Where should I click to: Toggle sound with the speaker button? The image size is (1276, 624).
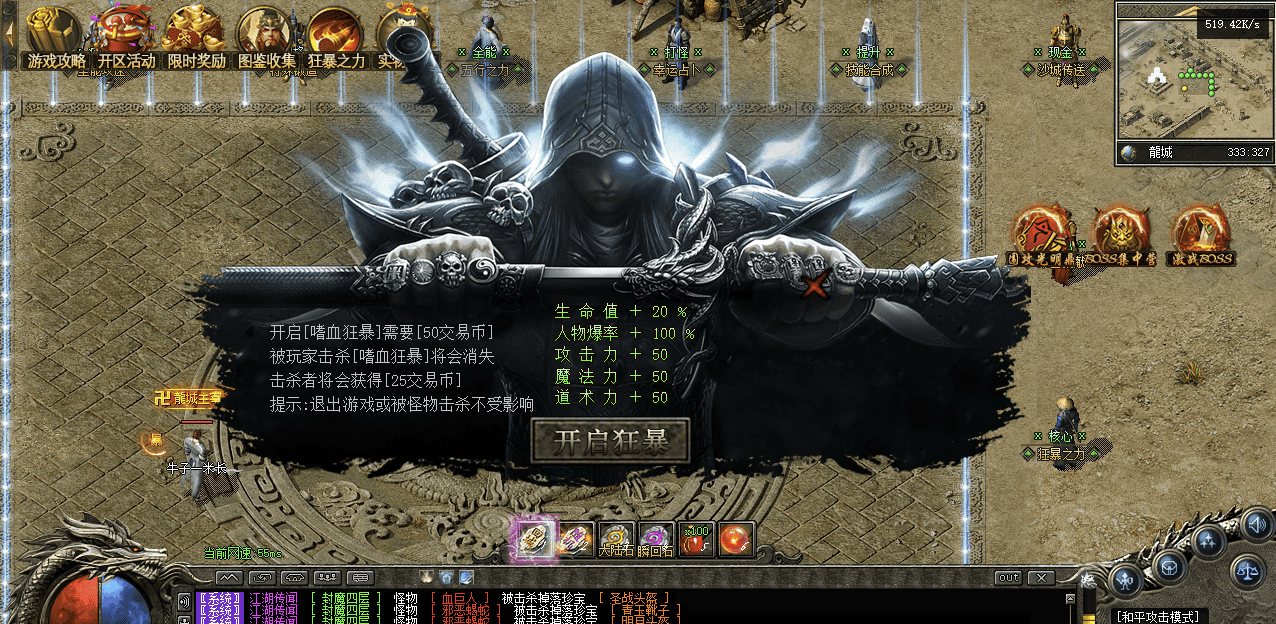click(x=1256, y=523)
